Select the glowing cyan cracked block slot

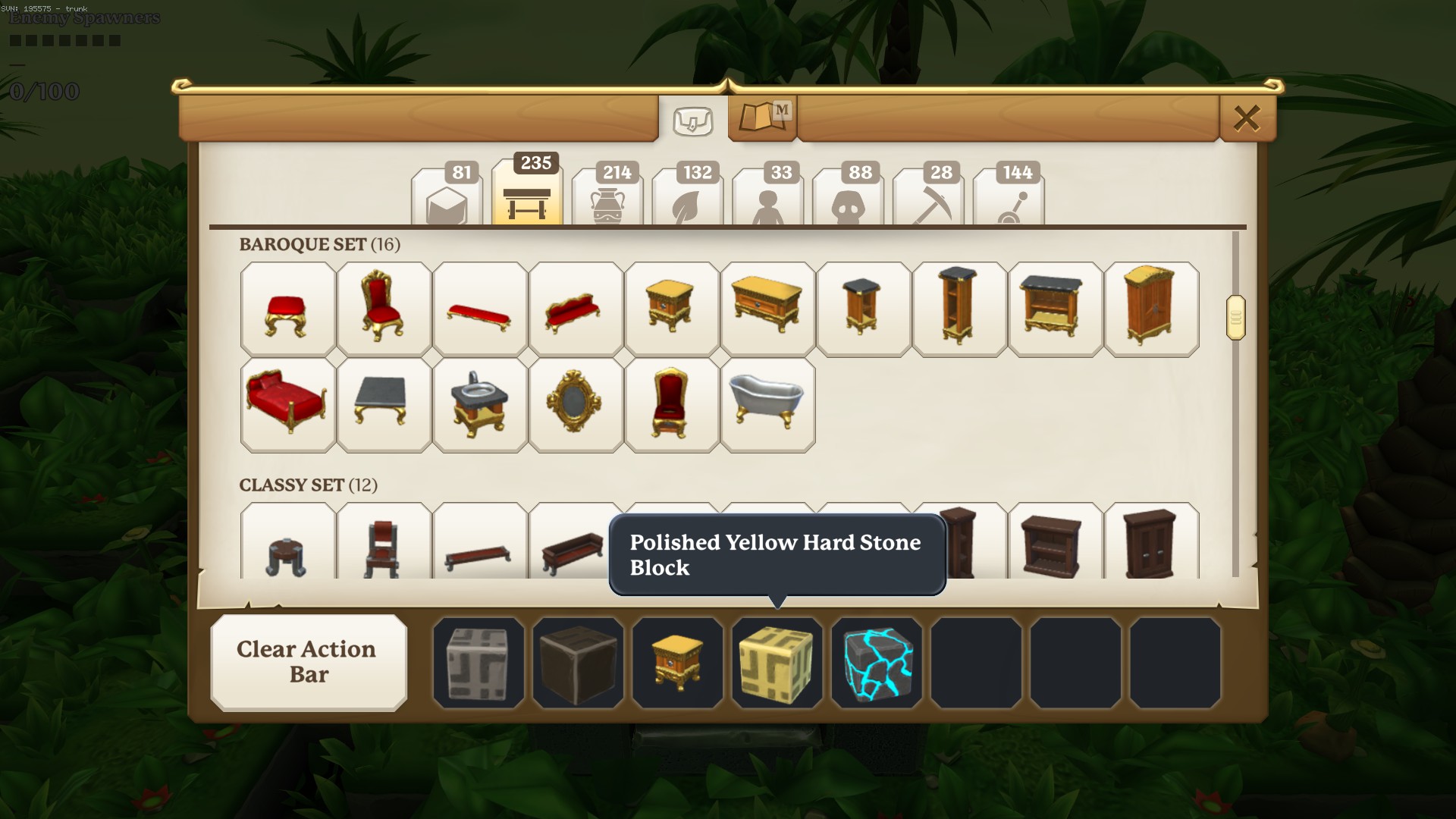point(877,662)
